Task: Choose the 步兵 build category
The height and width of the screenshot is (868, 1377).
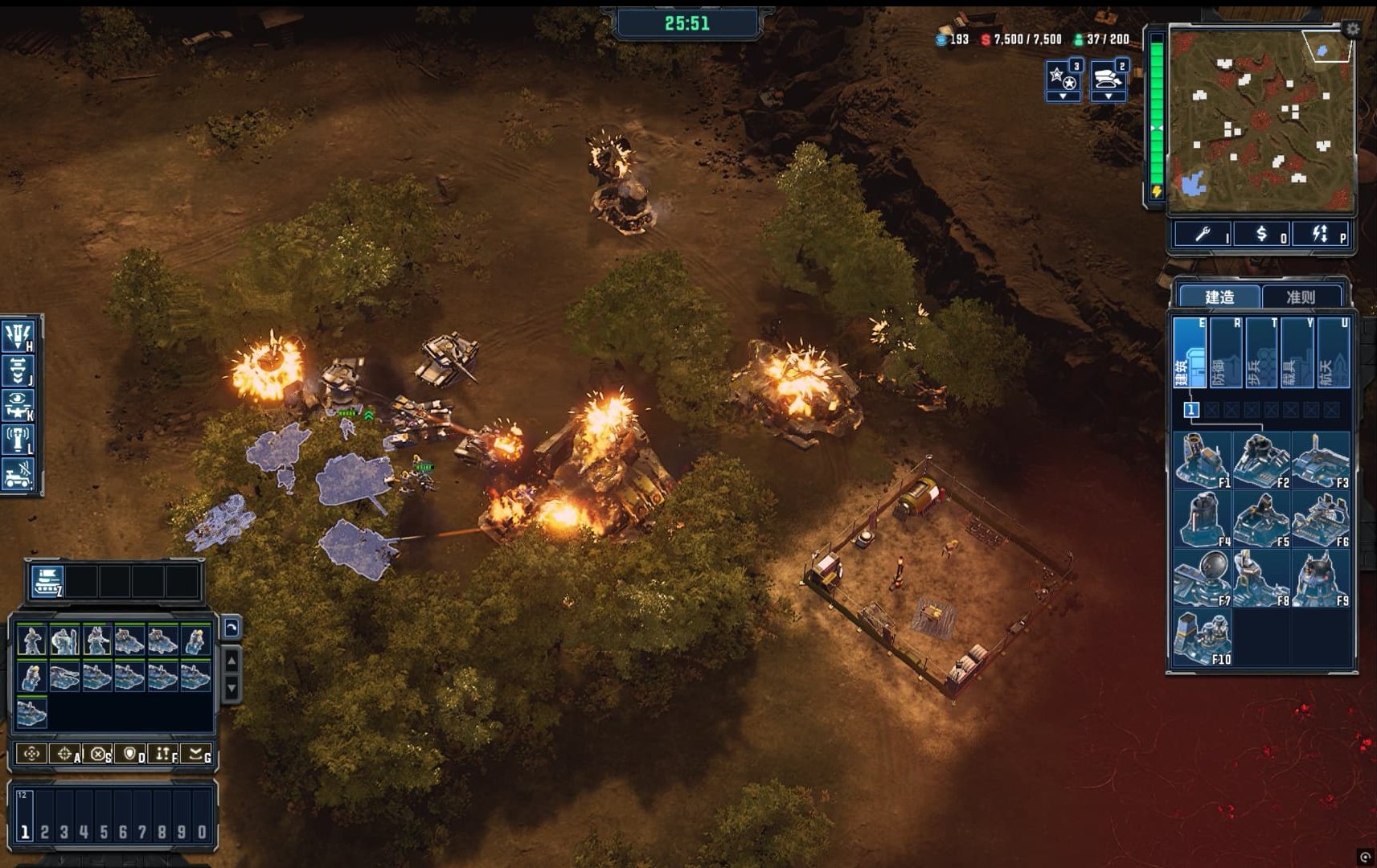Action: 1261,354
